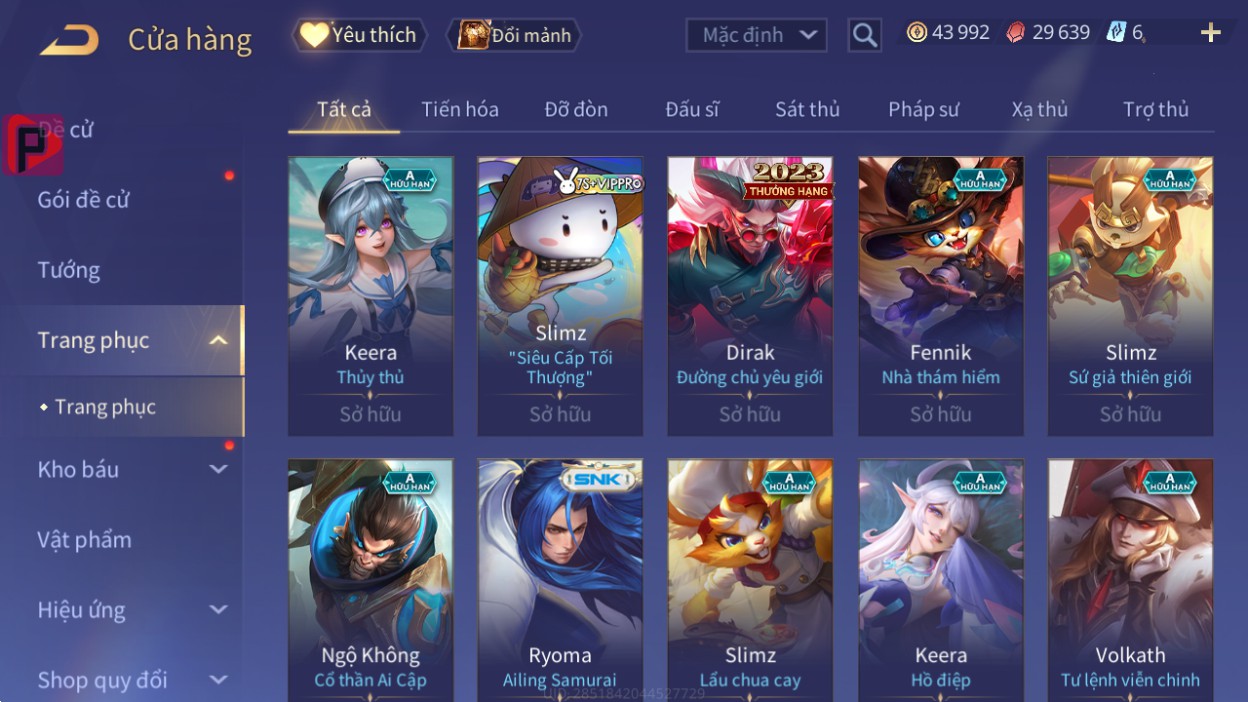Choose the Pháp sư tab
Image resolution: width=1248 pixels, height=702 pixels.
click(923, 109)
